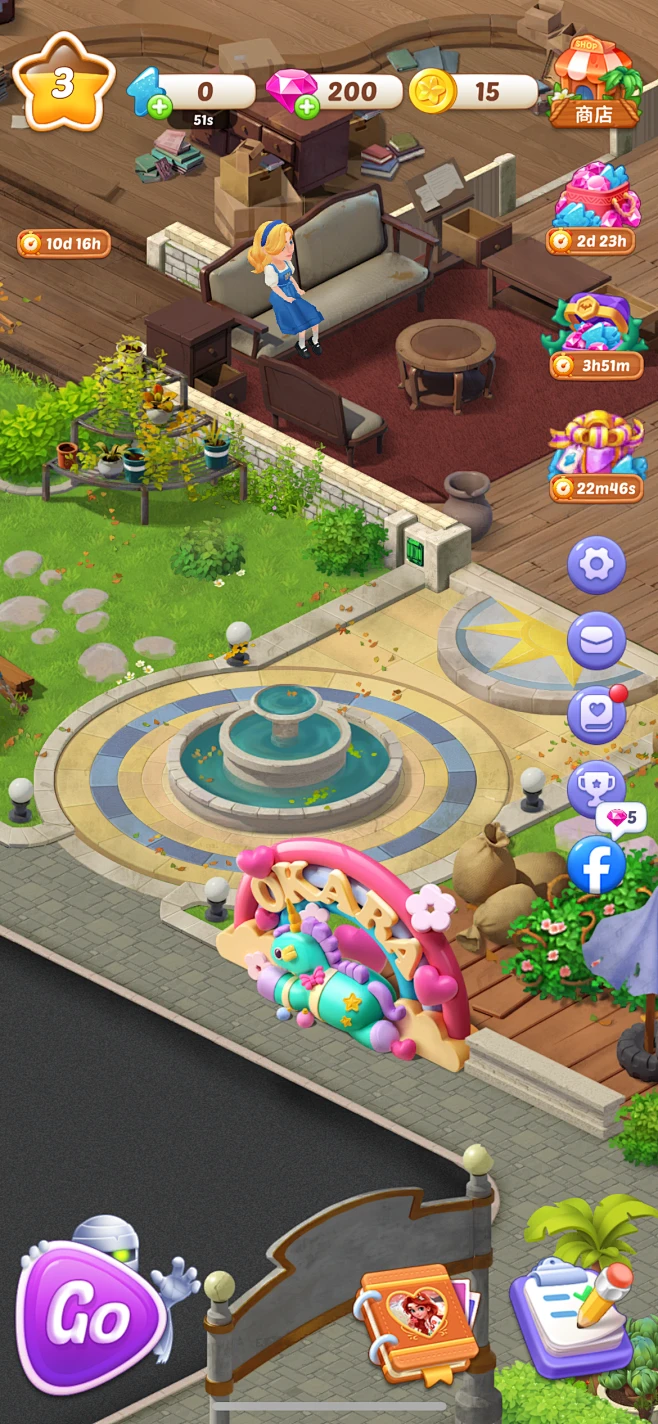This screenshot has height=1424, width=658.
Task: Open the mailbox envelope button
Action: [597, 641]
